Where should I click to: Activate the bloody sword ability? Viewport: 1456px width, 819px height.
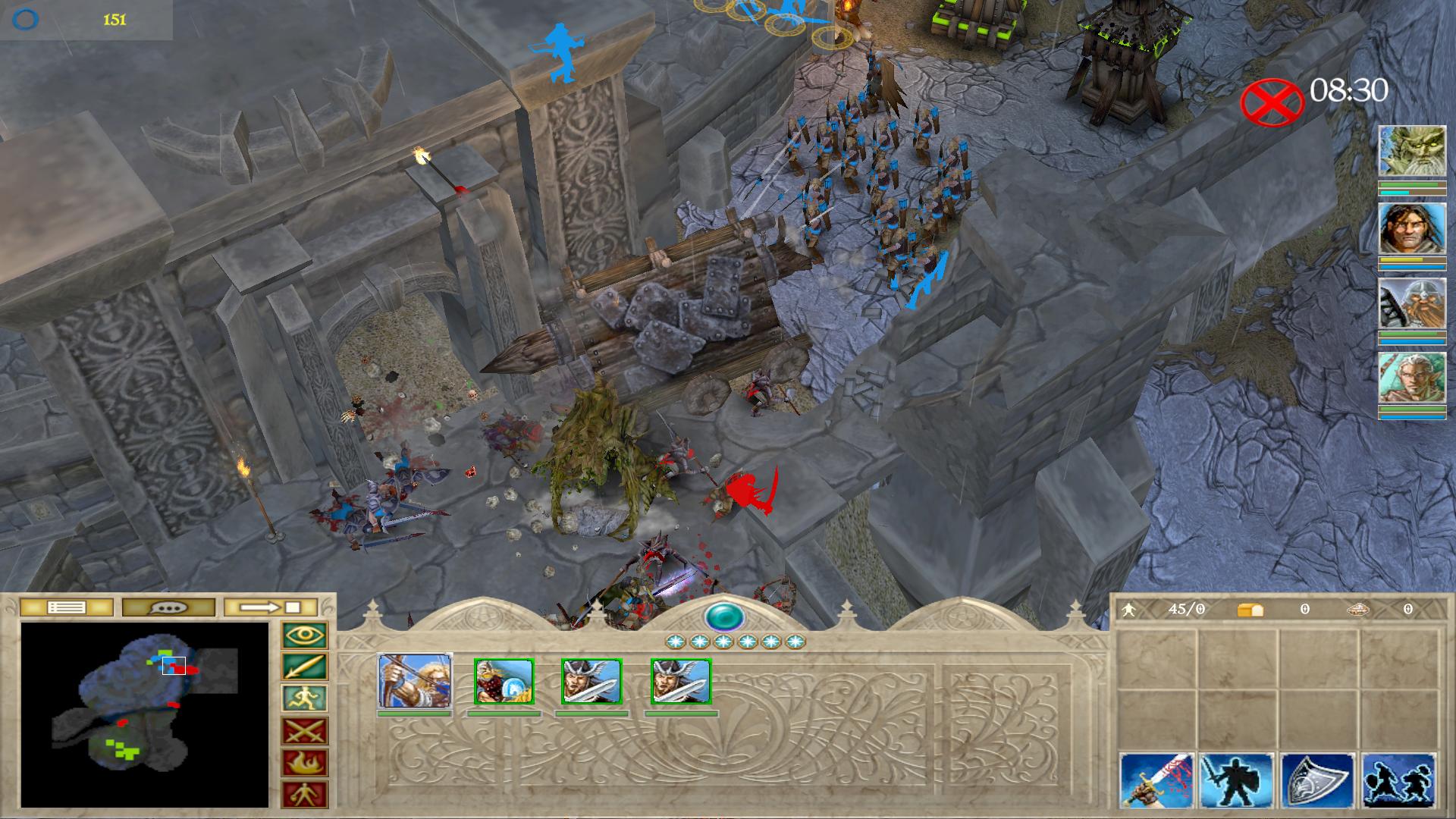click(1157, 781)
